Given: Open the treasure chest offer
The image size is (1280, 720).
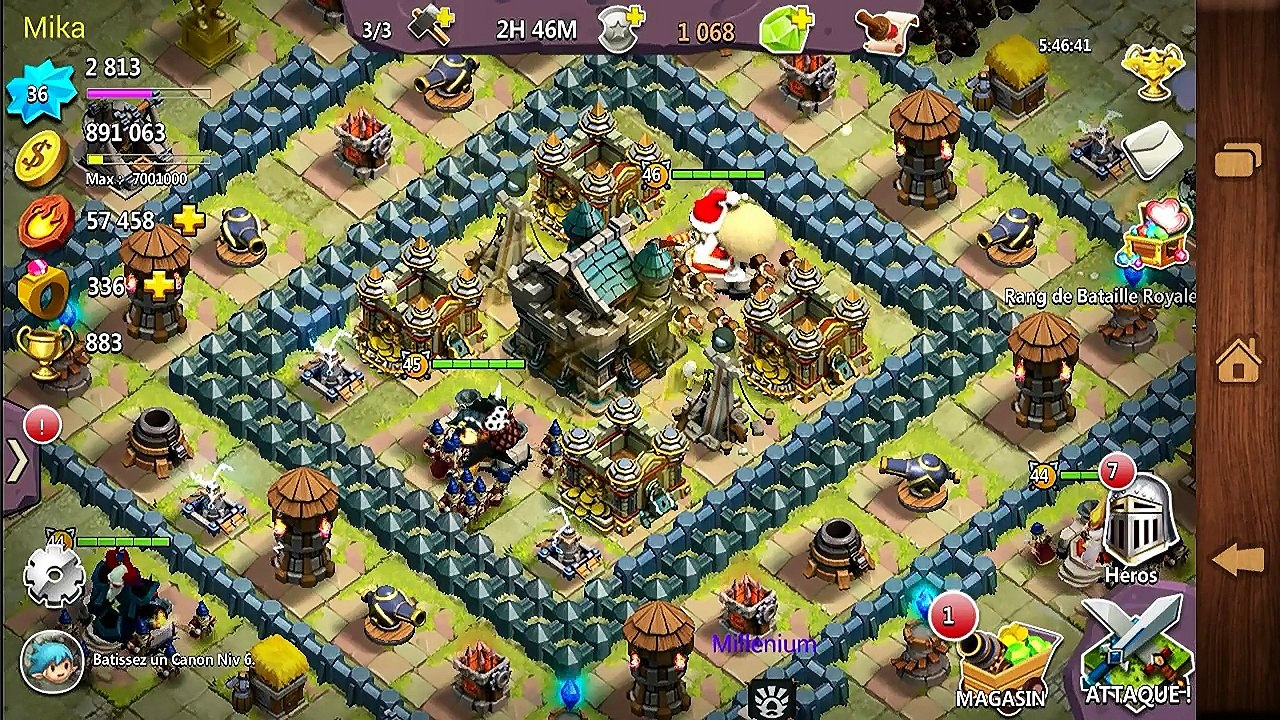Looking at the screenshot, I should (x=1157, y=235).
